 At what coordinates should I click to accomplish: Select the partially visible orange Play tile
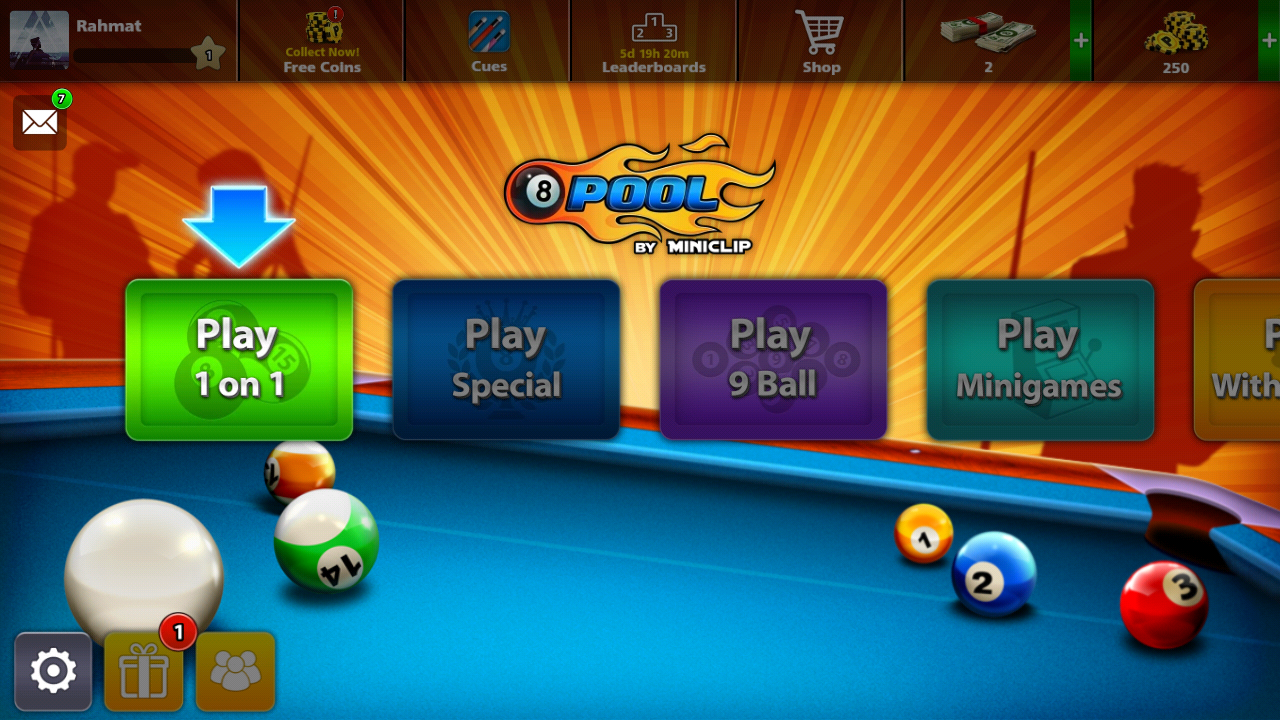tap(1240, 360)
